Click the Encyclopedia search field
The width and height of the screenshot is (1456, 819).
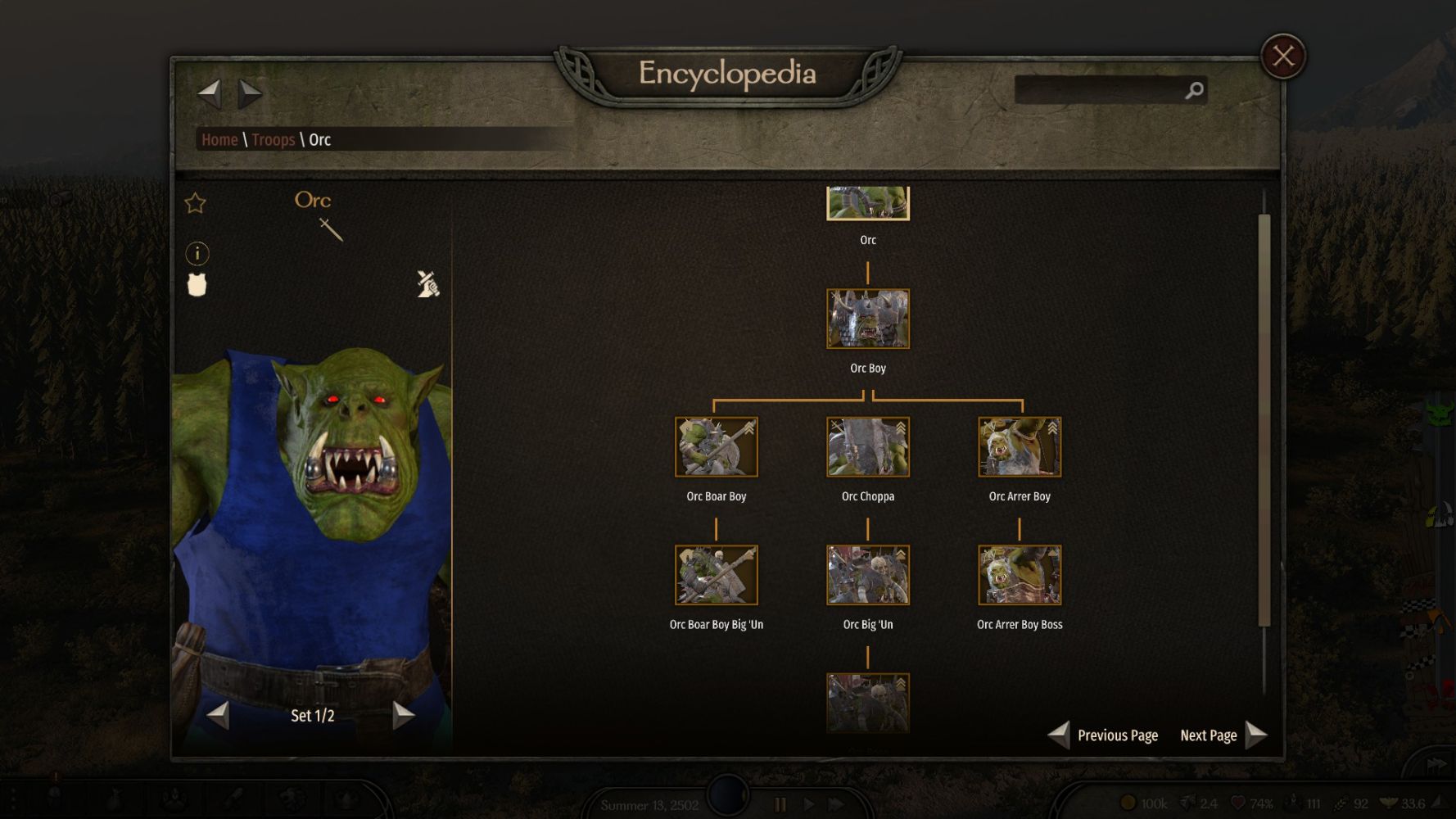coord(1099,90)
